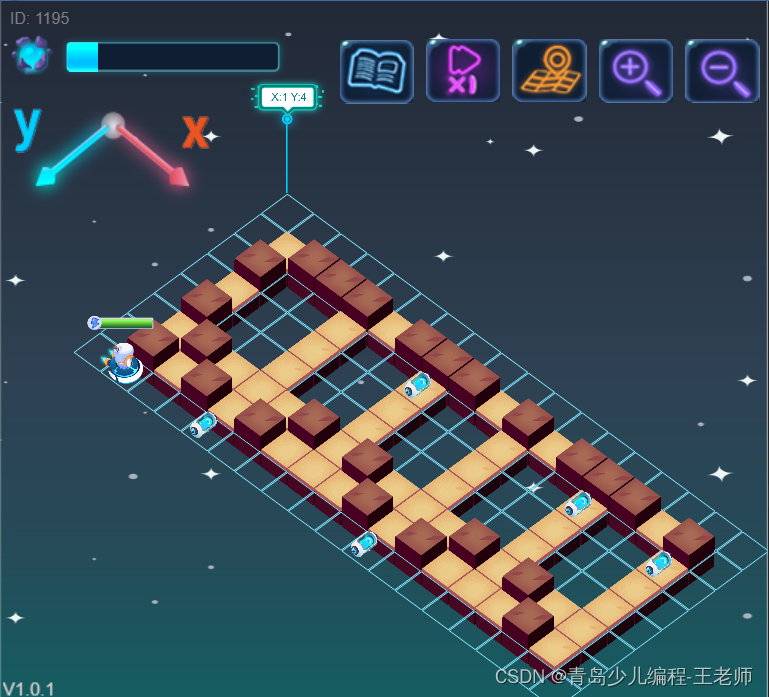769x697 pixels.
Task: Zoom out with the minus magnifier
Action: tap(722, 71)
